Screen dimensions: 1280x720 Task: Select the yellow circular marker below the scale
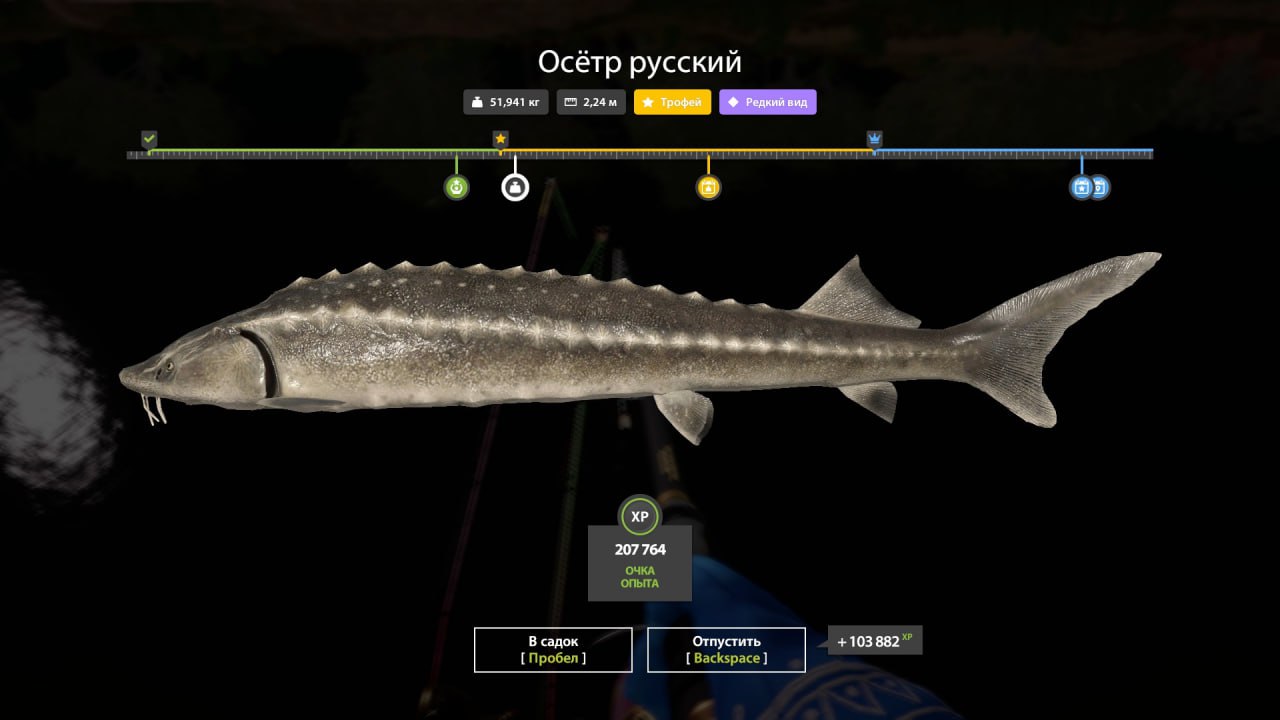tap(708, 187)
